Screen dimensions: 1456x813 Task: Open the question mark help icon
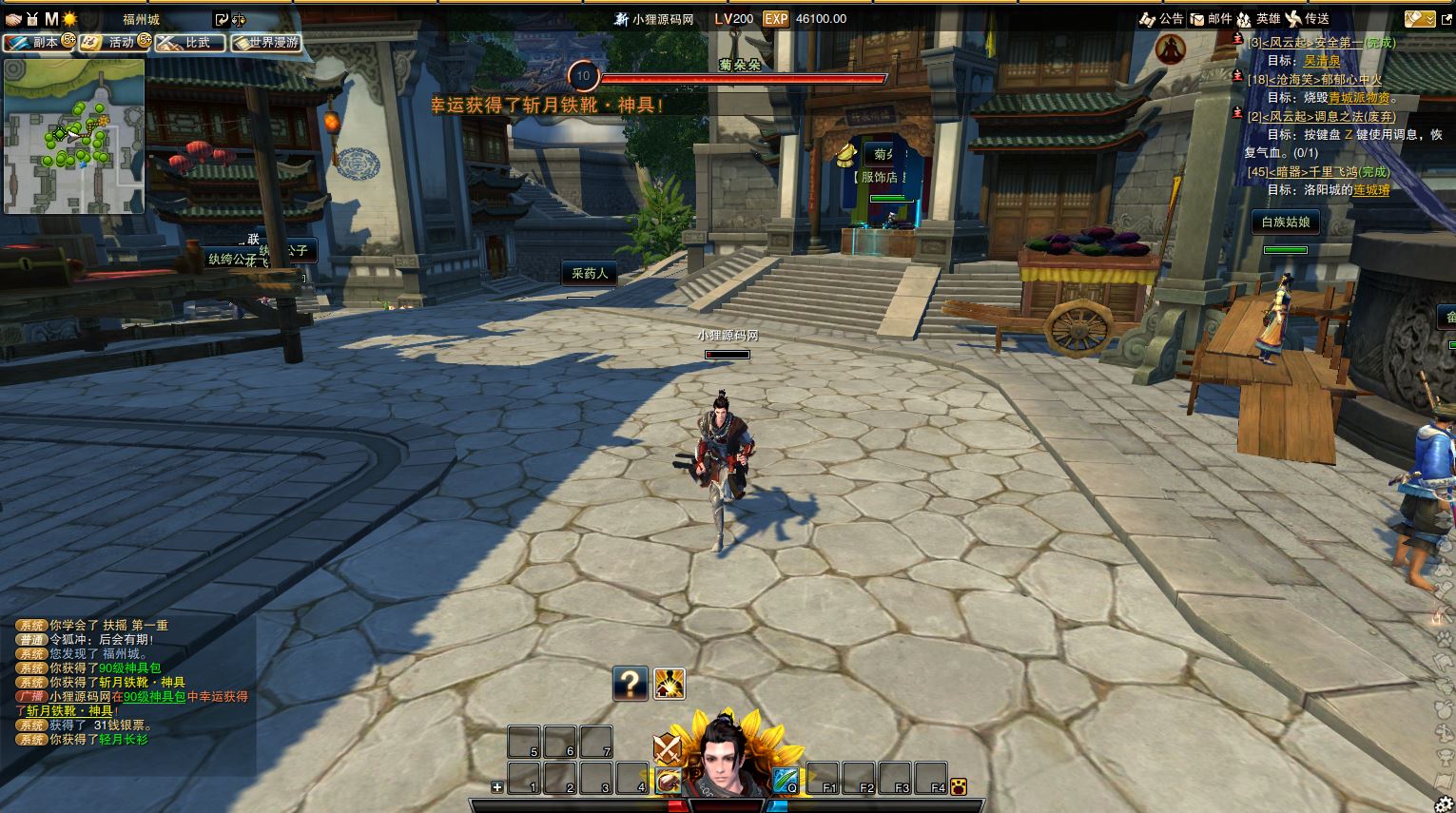point(630,683)
